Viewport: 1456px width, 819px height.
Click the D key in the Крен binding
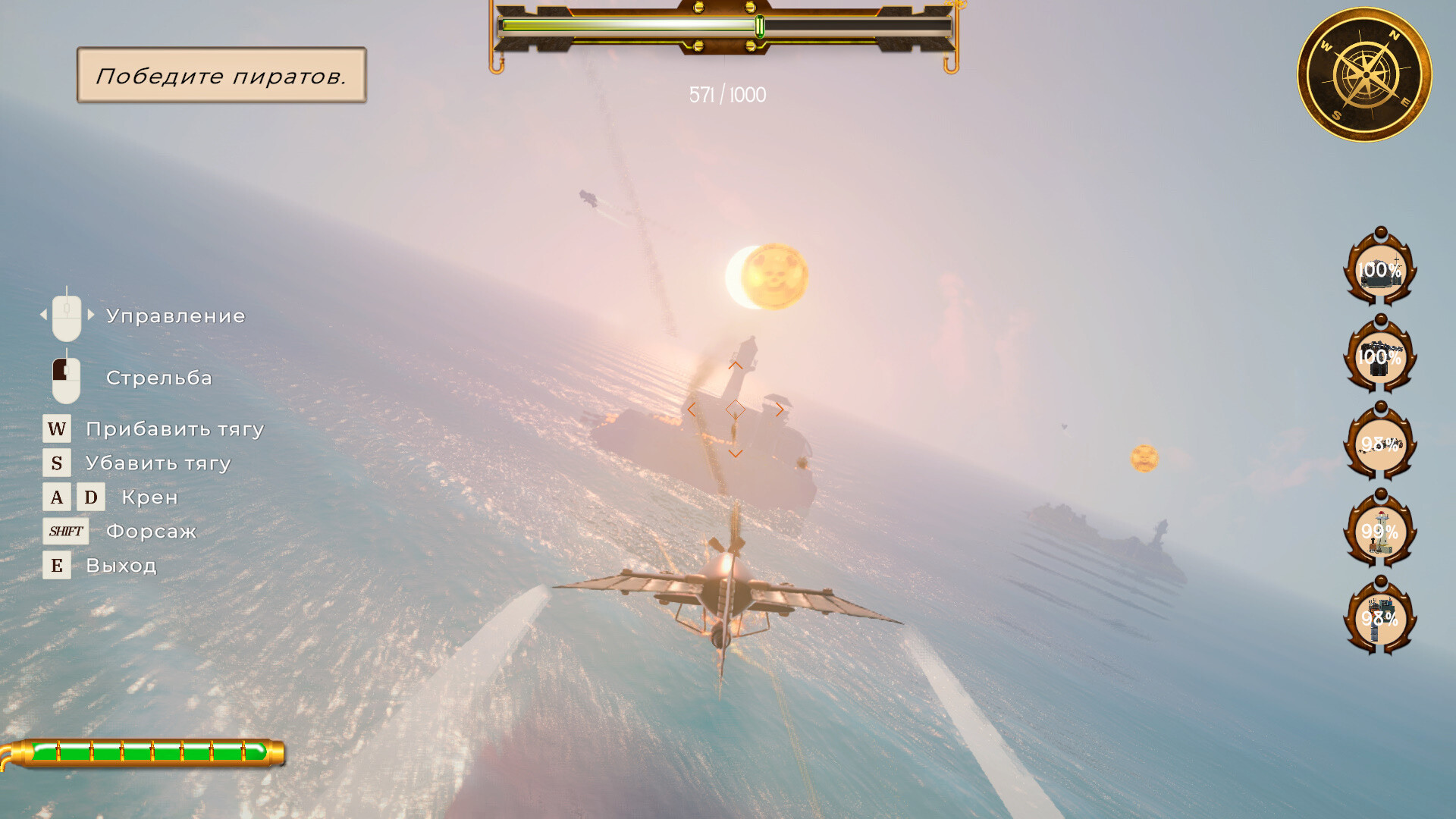[x=91, y=497]
